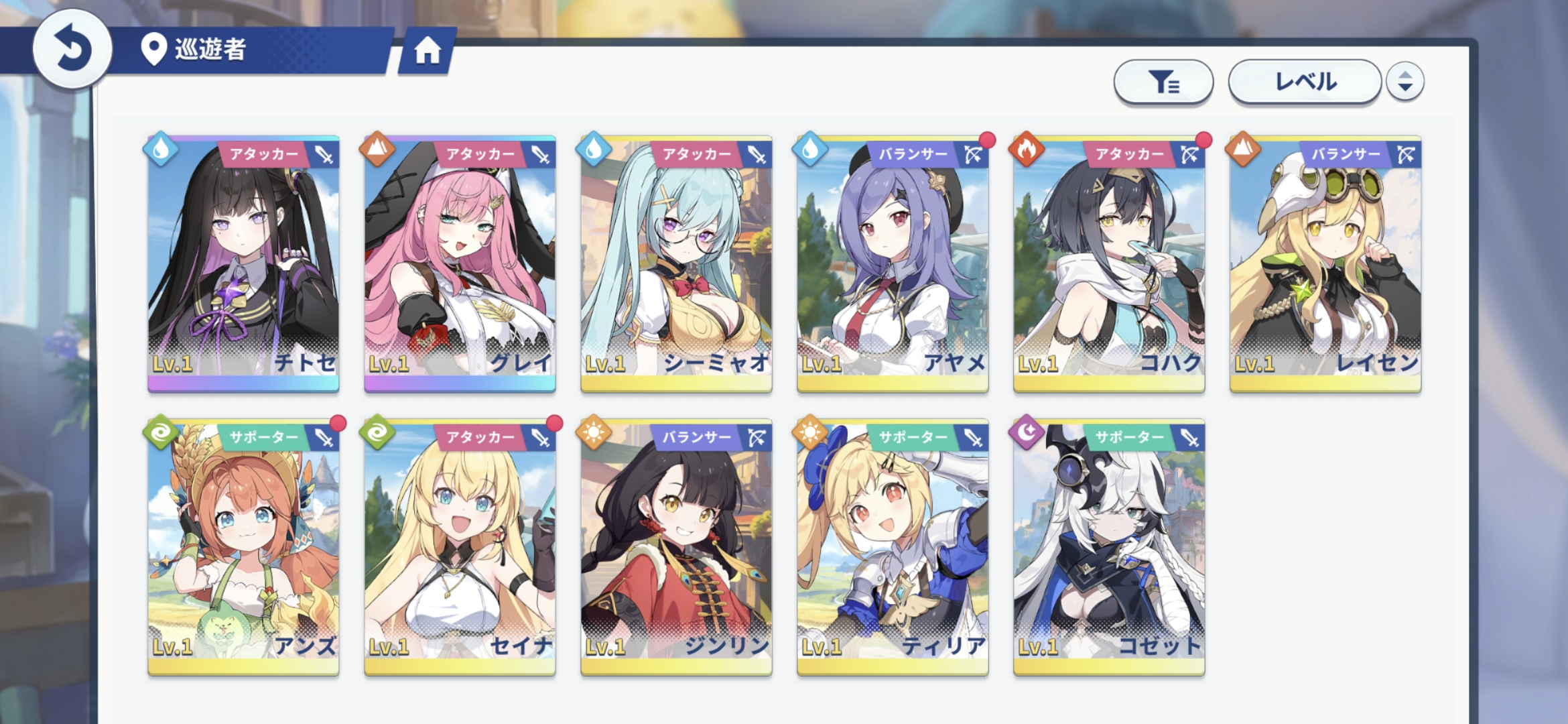This screenshot has height=724, width=1568.
Task: Choose the ジンリン character card
Action: (676, 547)
